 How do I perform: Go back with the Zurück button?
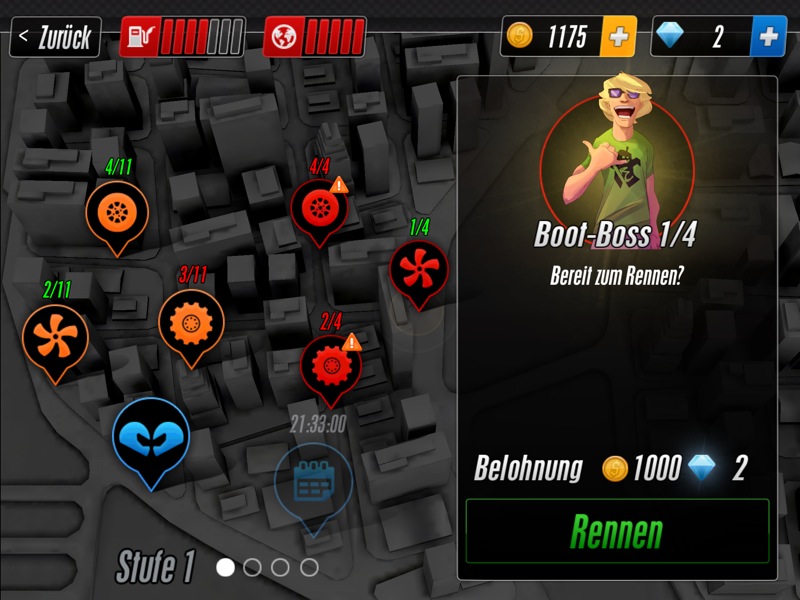(x=55, y=38)
